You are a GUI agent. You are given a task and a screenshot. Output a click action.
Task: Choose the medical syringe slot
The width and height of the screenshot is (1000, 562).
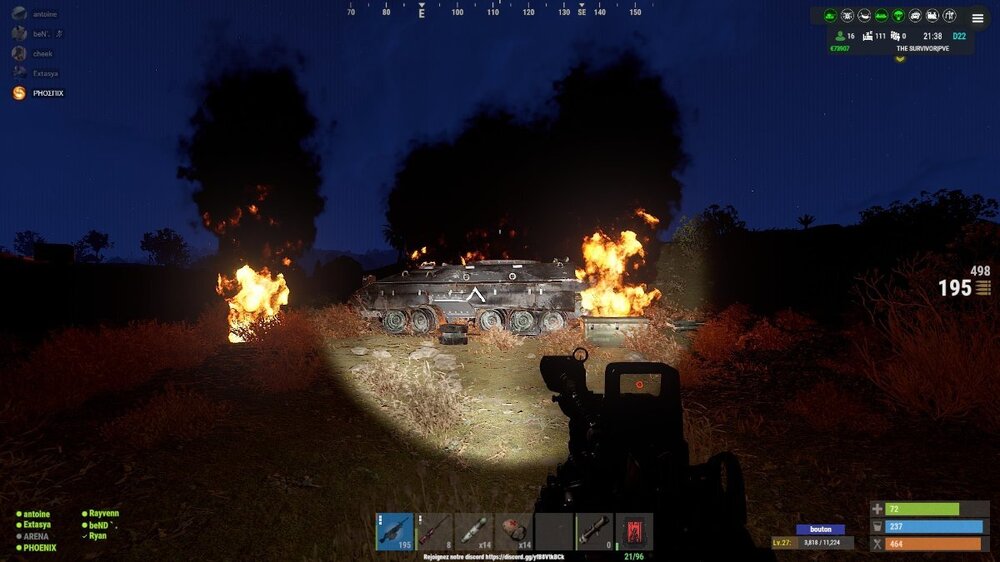click(x=473, y=531)
